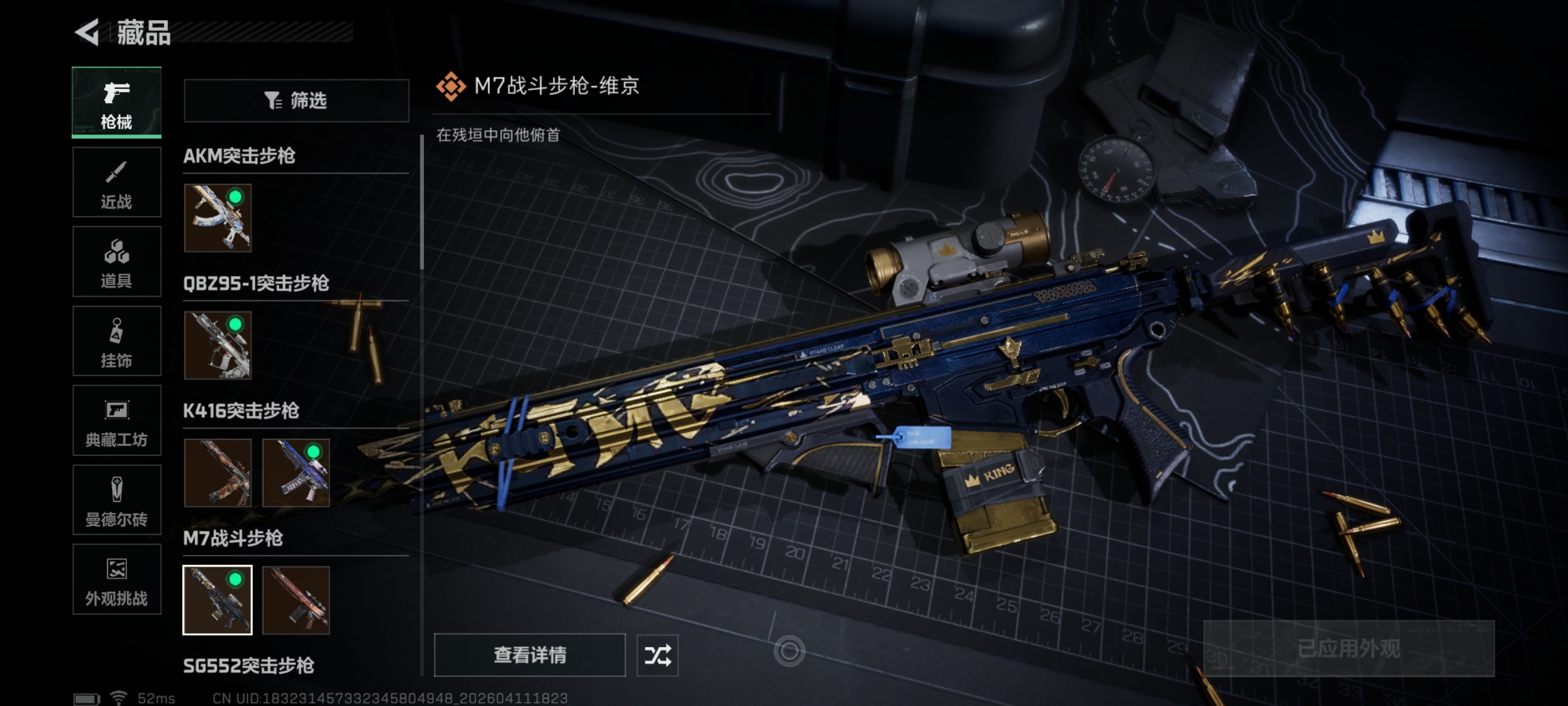
Task: Open the 筛选 filter options
Action: click(296, 100)
